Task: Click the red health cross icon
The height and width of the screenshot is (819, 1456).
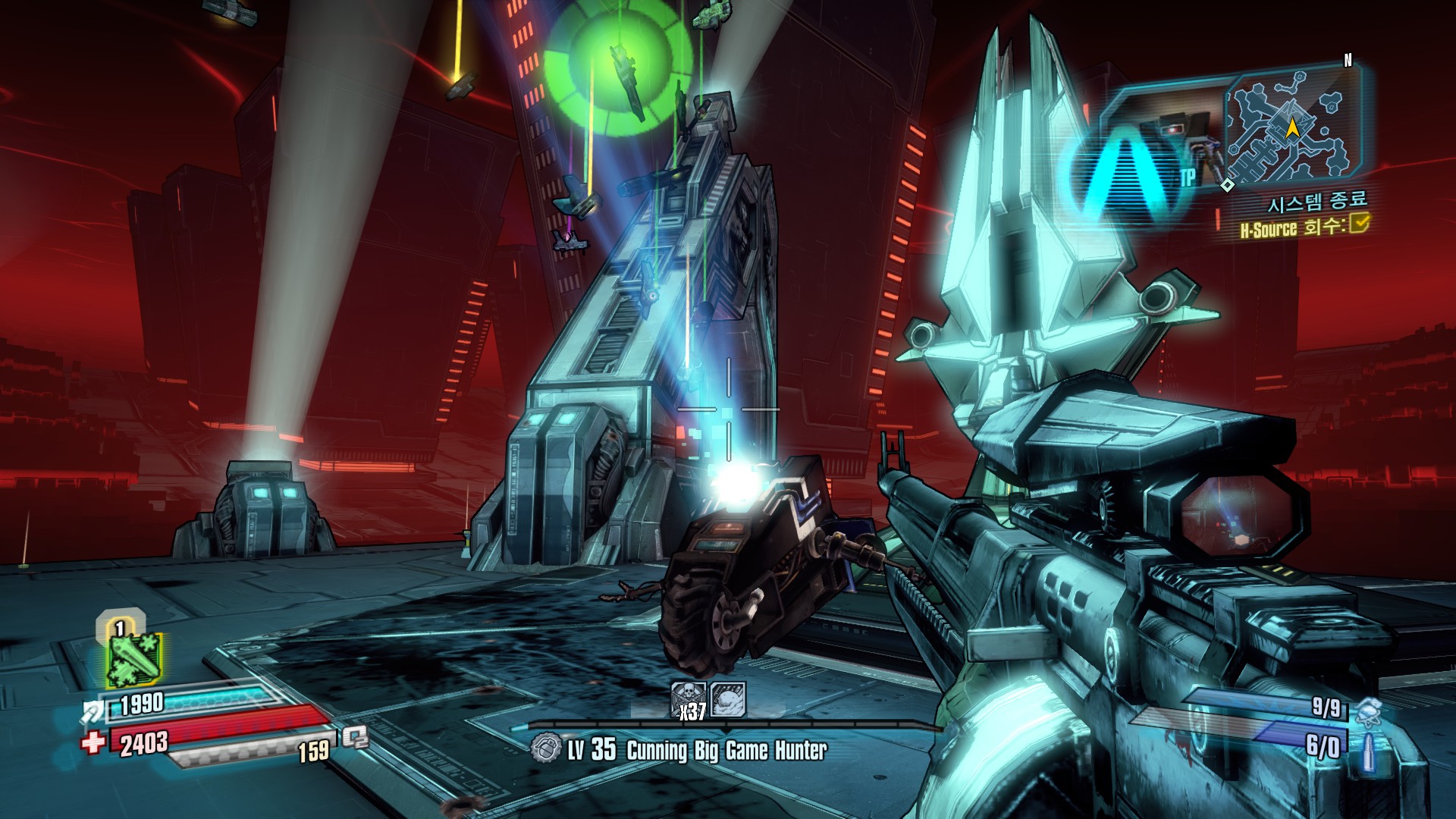Action: click(x=93, y=742)
